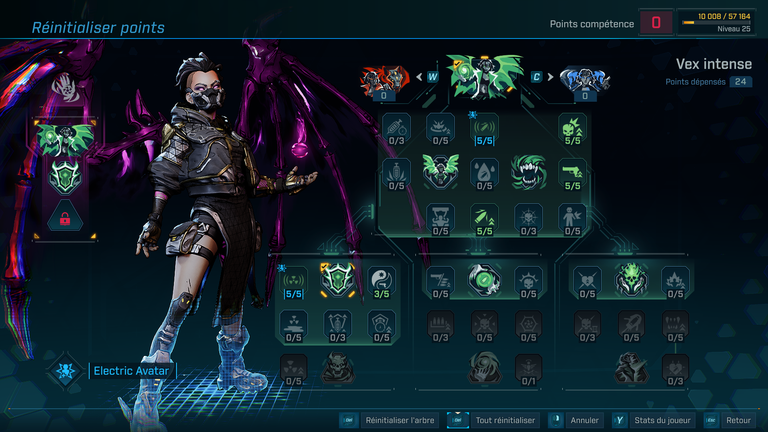
Task: Select the green rising bullet passive at 5/5
Action: coord(485,215)
